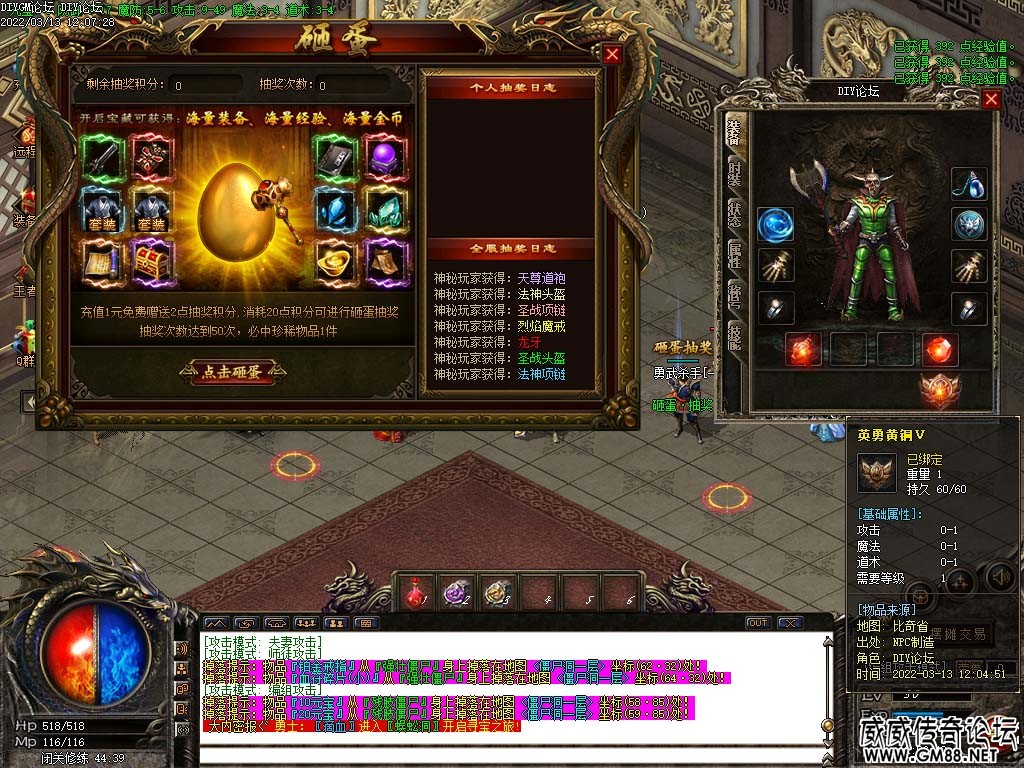Select the blue necklace equipment slot

point(968,185)
